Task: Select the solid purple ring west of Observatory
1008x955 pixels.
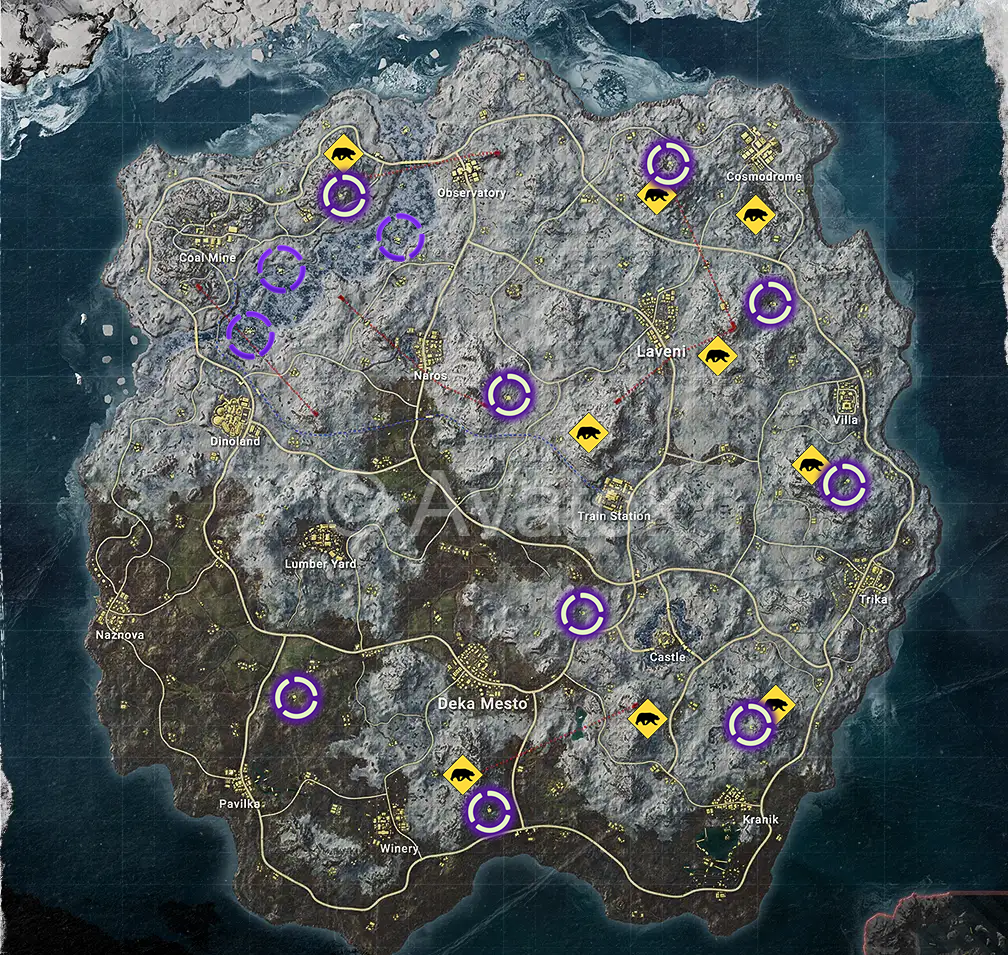Action: [344, 194]
